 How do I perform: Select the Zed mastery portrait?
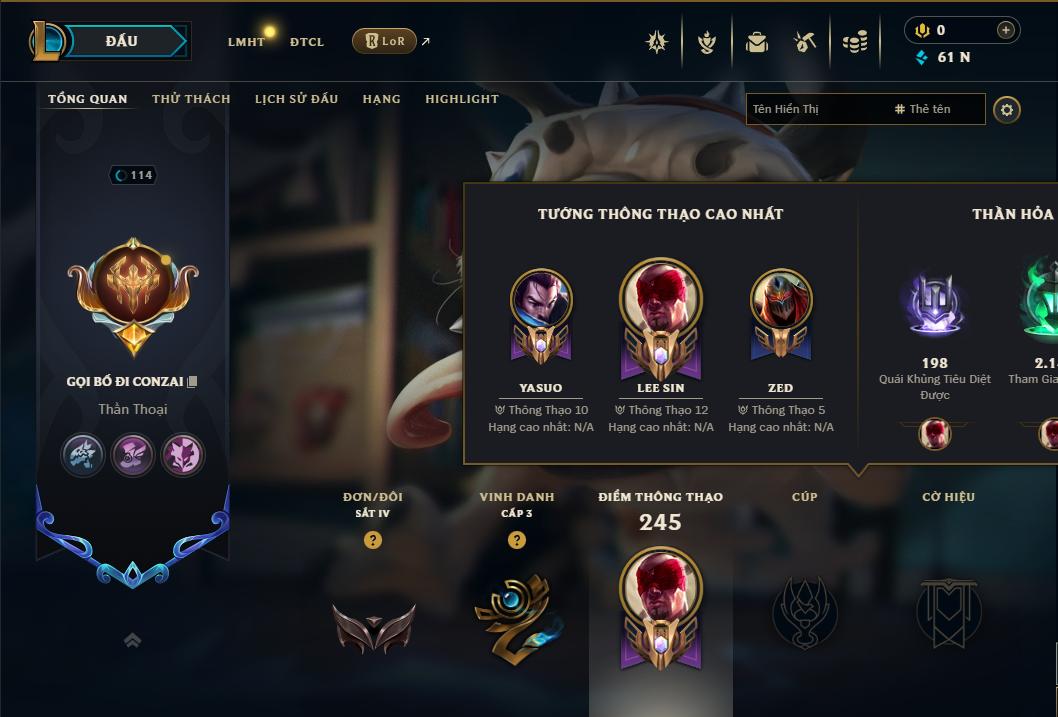click(x=781, y=300)
